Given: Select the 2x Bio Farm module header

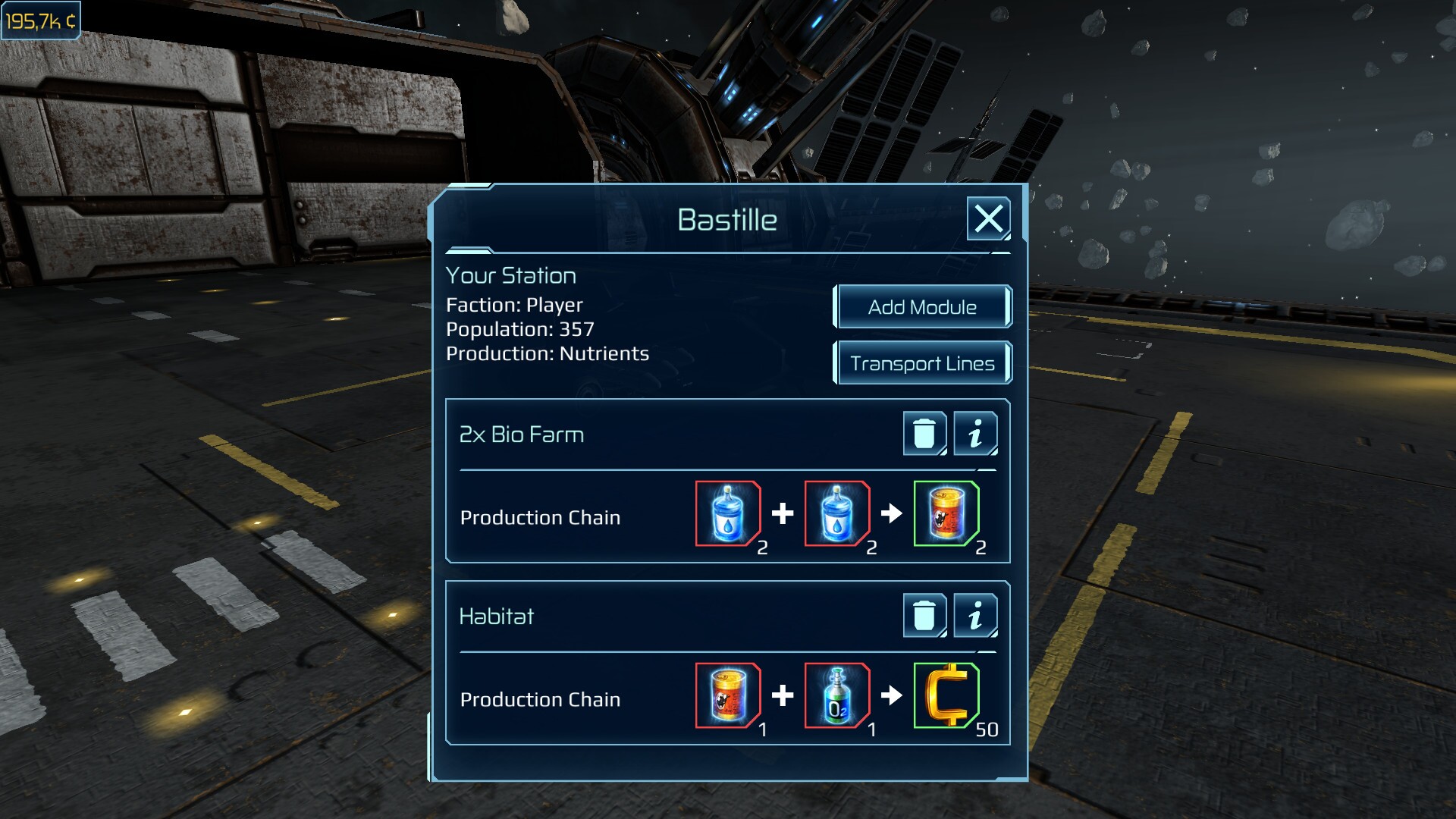Looking at the screenshot, I should click(520, 434).
